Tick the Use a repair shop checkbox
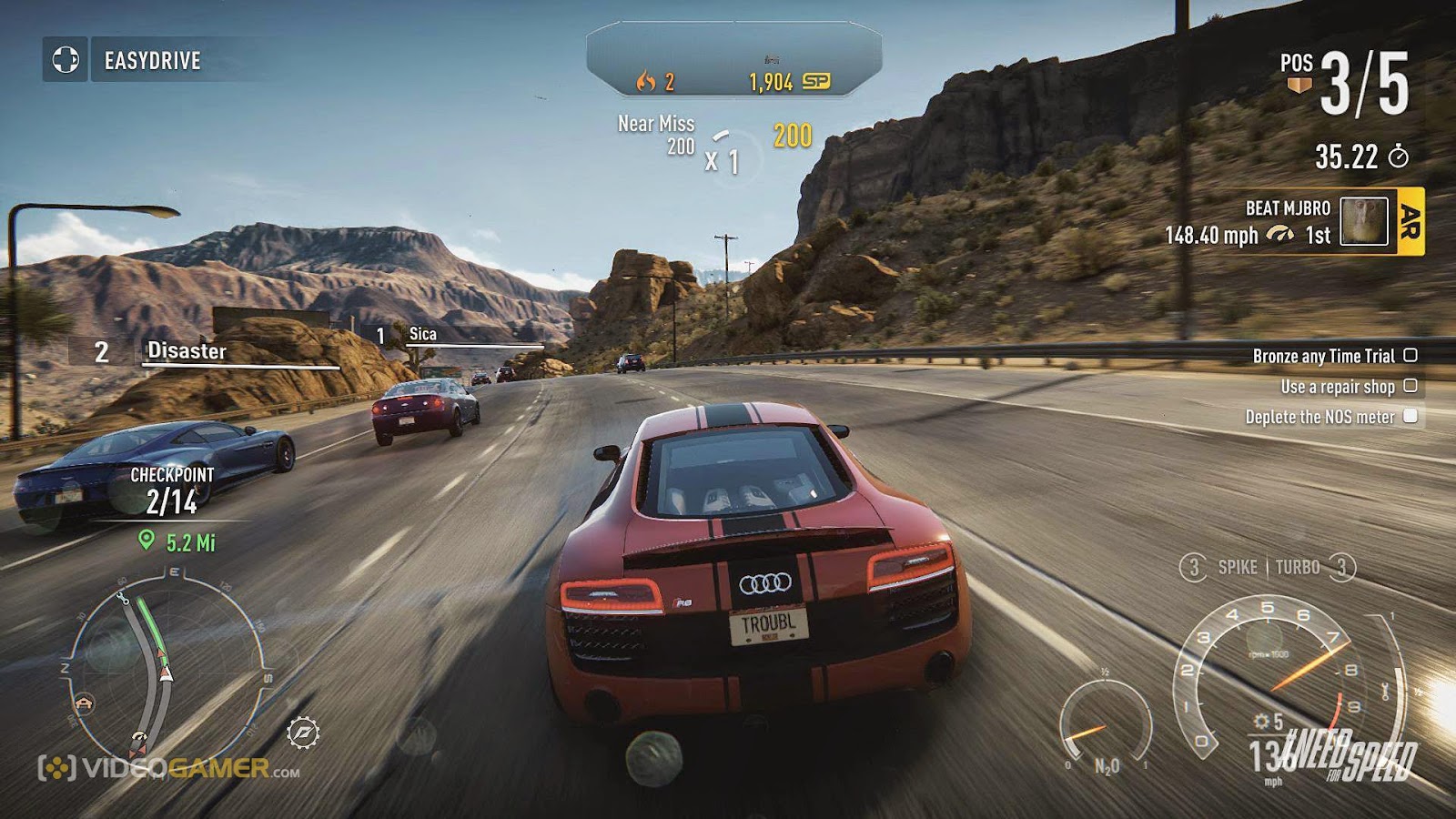Viewport: 1456px width, 819px height. click(1411, 386)
